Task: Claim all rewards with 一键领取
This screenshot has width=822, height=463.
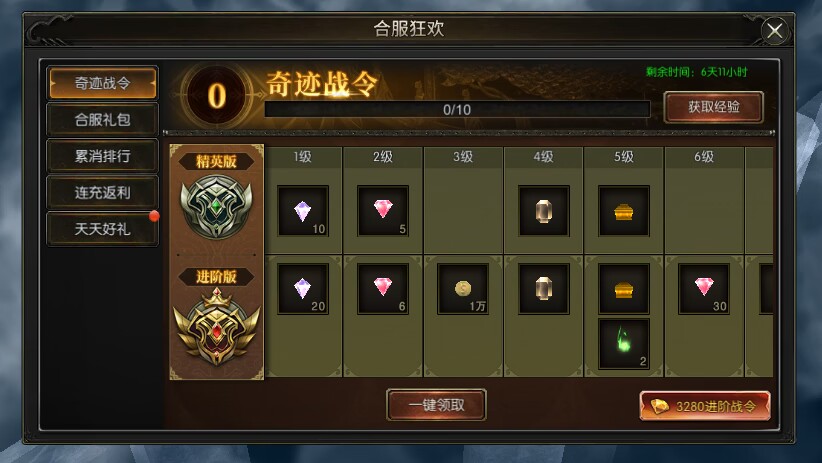Action: (x=436, y=405)
